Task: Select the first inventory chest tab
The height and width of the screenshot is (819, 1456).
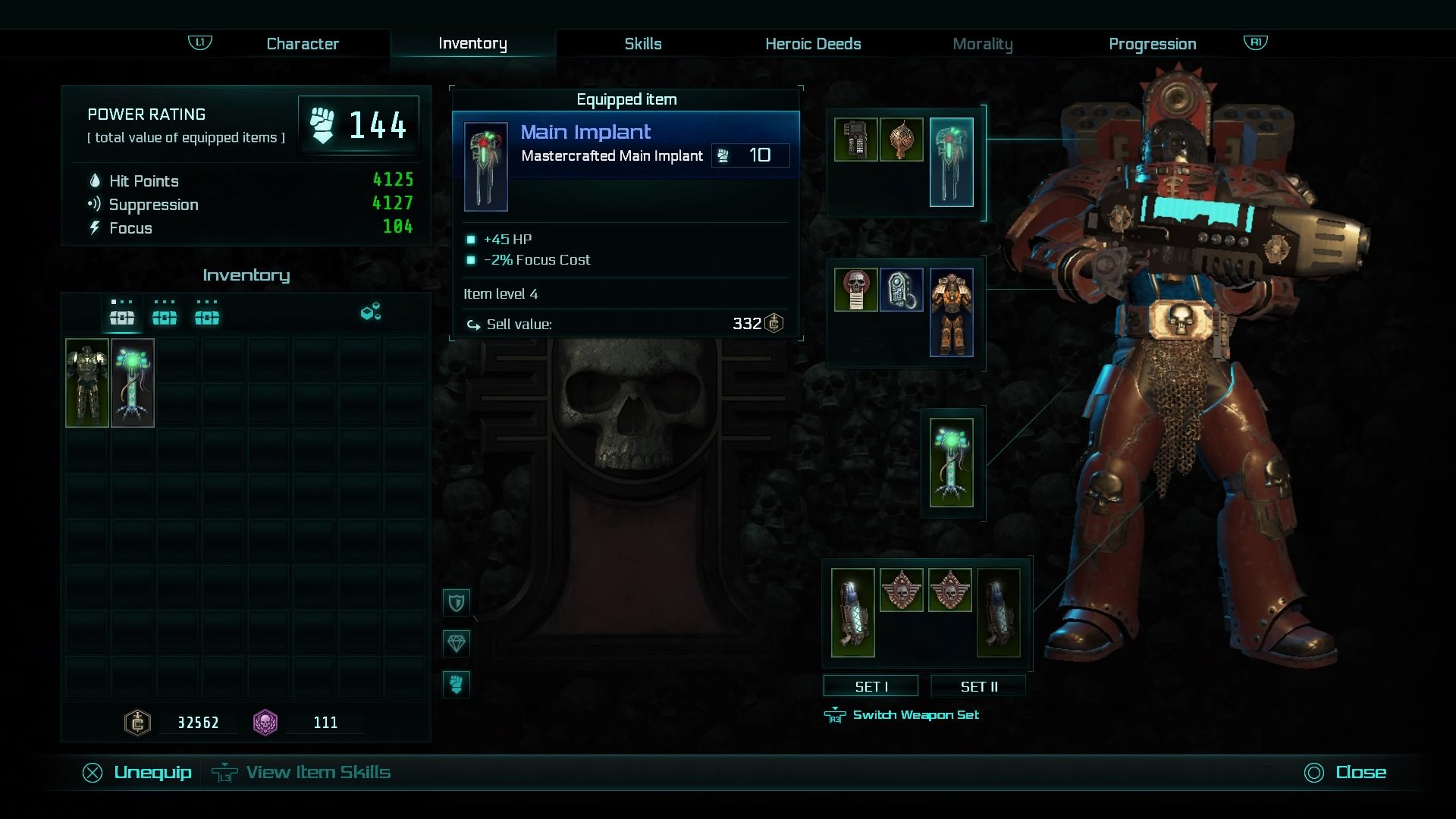Action: [x=122, y=314]
